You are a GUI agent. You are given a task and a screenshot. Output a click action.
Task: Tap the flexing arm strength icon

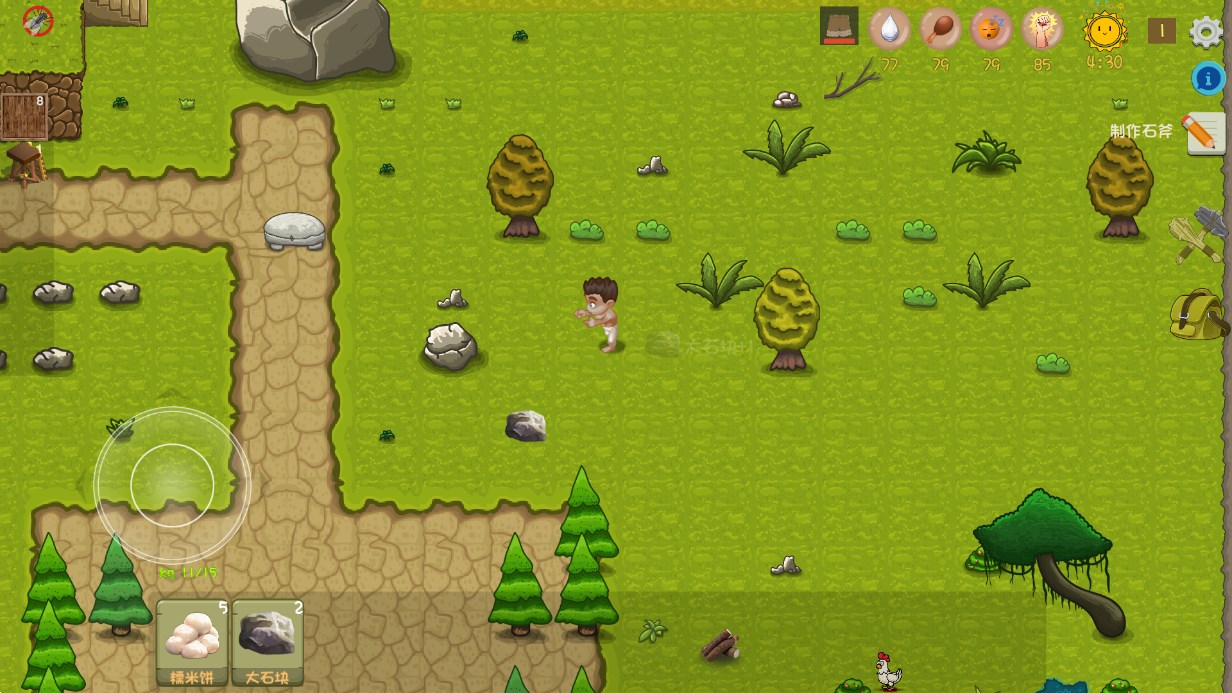pos(1041,29)
